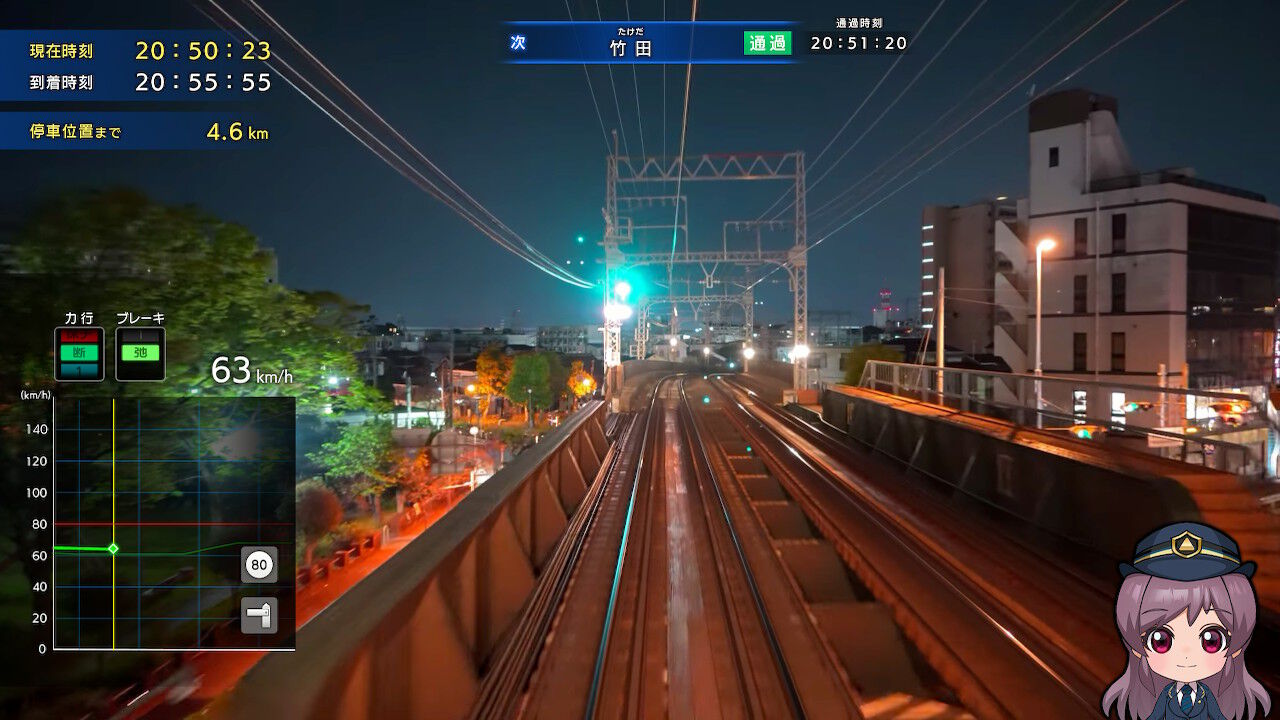Screen dimensions: 1280x720
Task: Click the green speed marker diamond on the graph
Action: pos(113,548)
